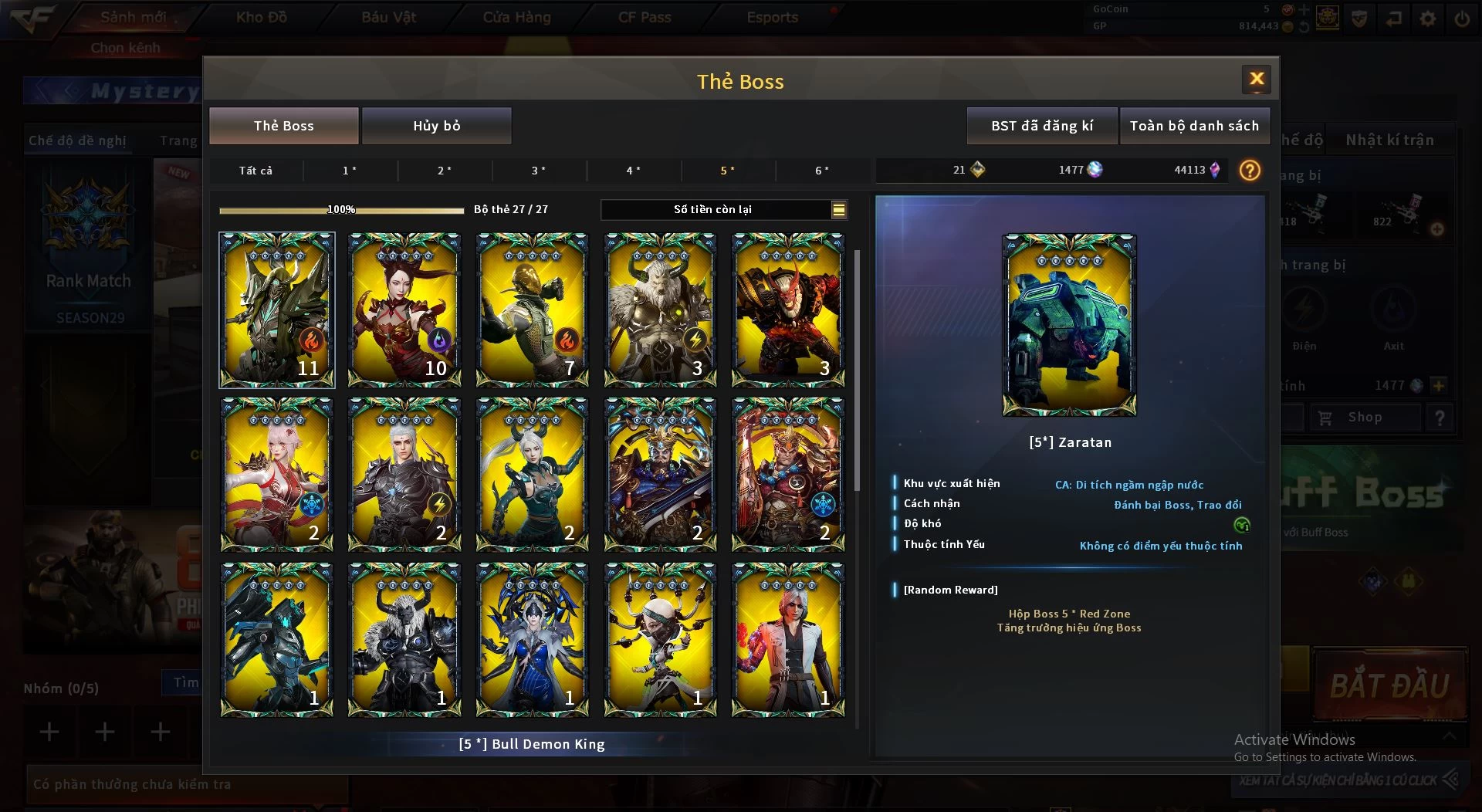Screen dimensions: 1482x812
Task: Select the white-coat man boss card
Action: click(788, 640)
